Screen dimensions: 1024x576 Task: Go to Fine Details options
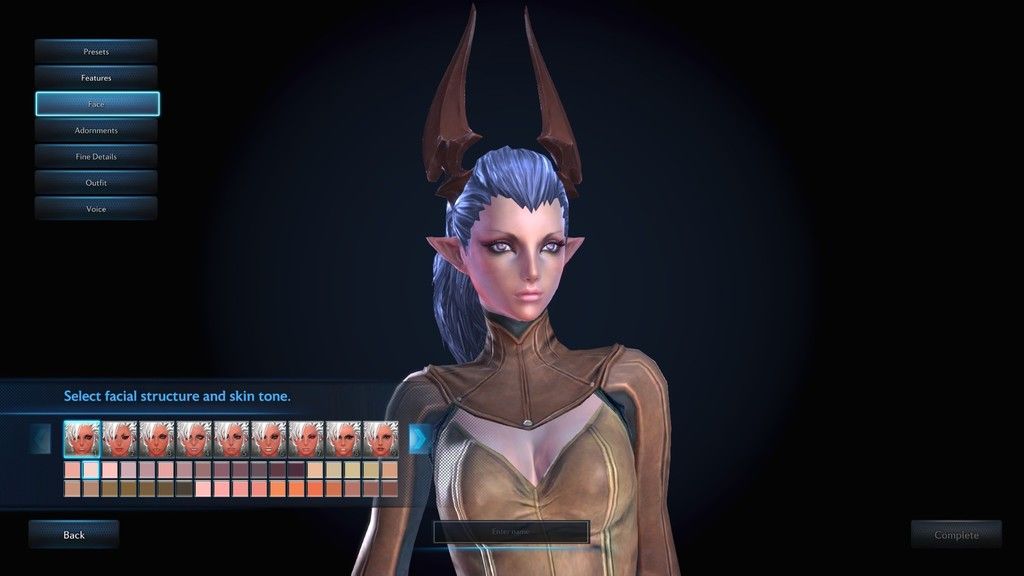pyautogui.click(x=96, y=156)
